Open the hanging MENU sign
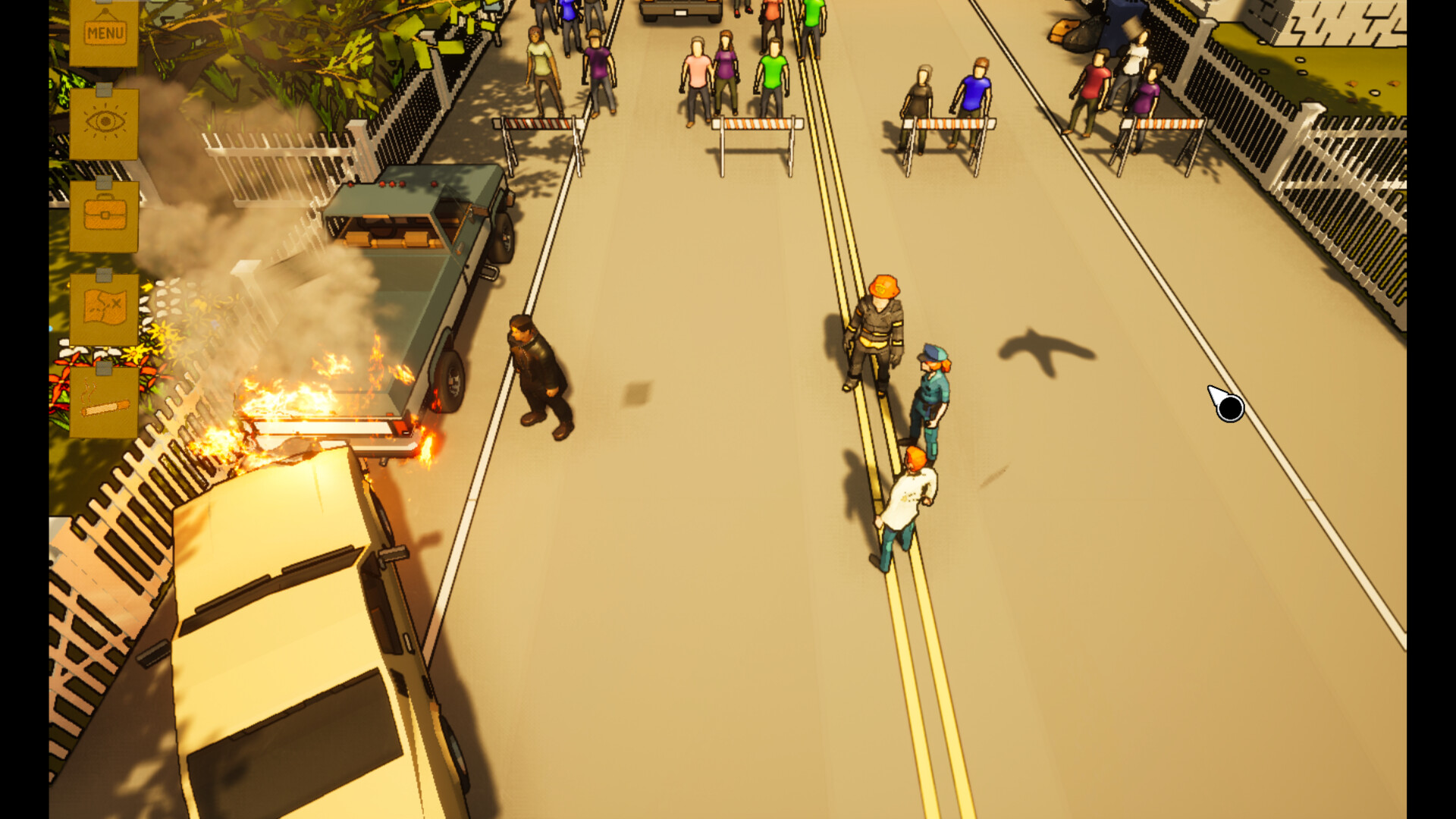1456x819 pixels. [104, 32]
